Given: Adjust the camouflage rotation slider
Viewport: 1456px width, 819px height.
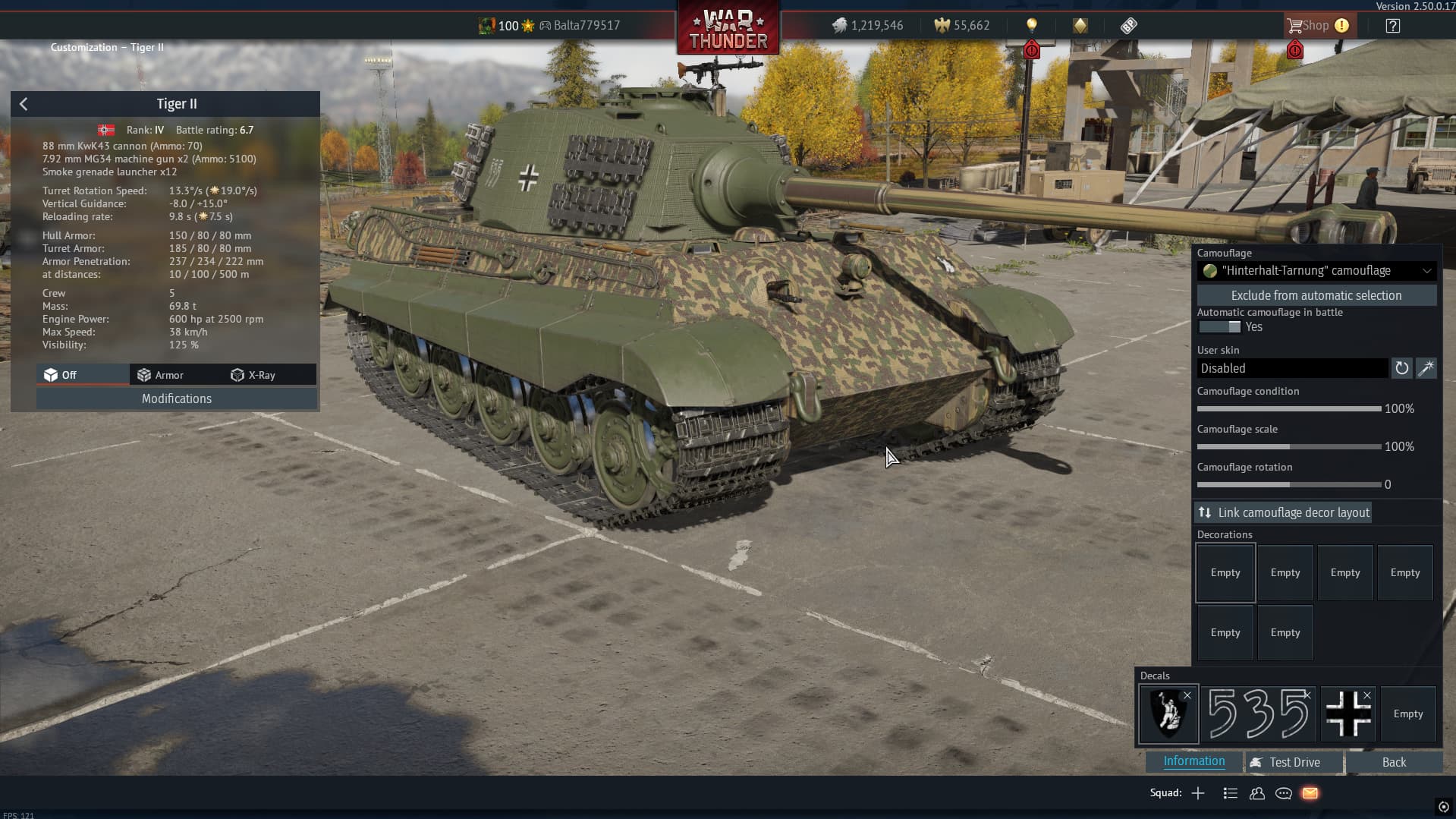Looking at the screenshot, I should pos(1288,485).
